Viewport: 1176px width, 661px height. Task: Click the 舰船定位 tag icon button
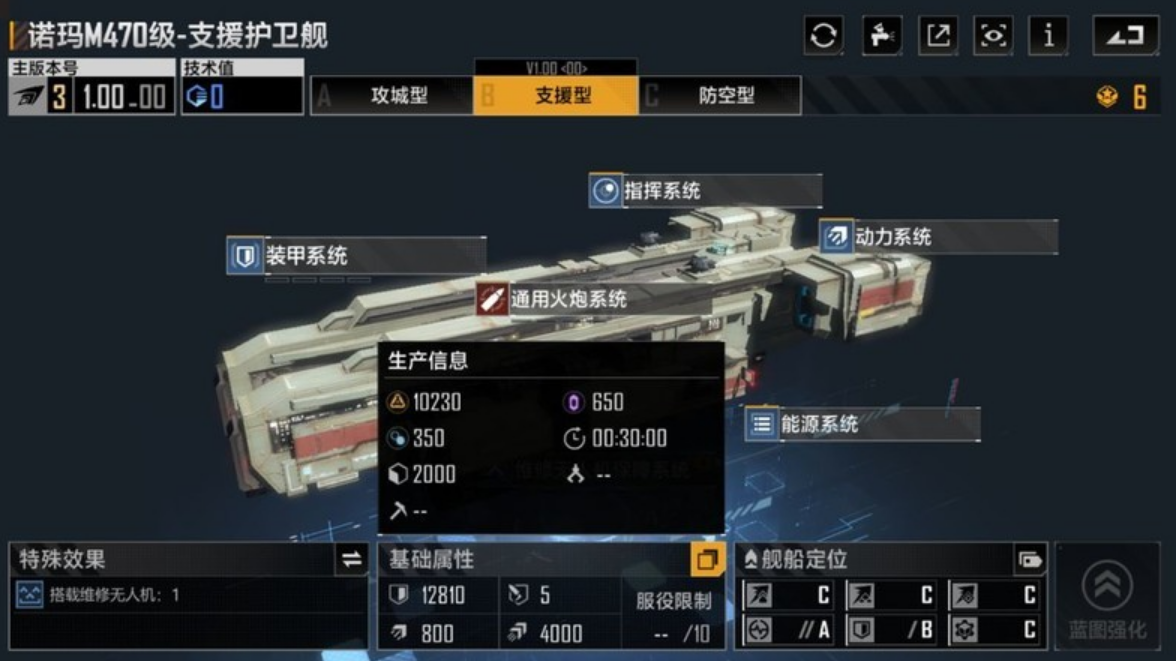1029,560
